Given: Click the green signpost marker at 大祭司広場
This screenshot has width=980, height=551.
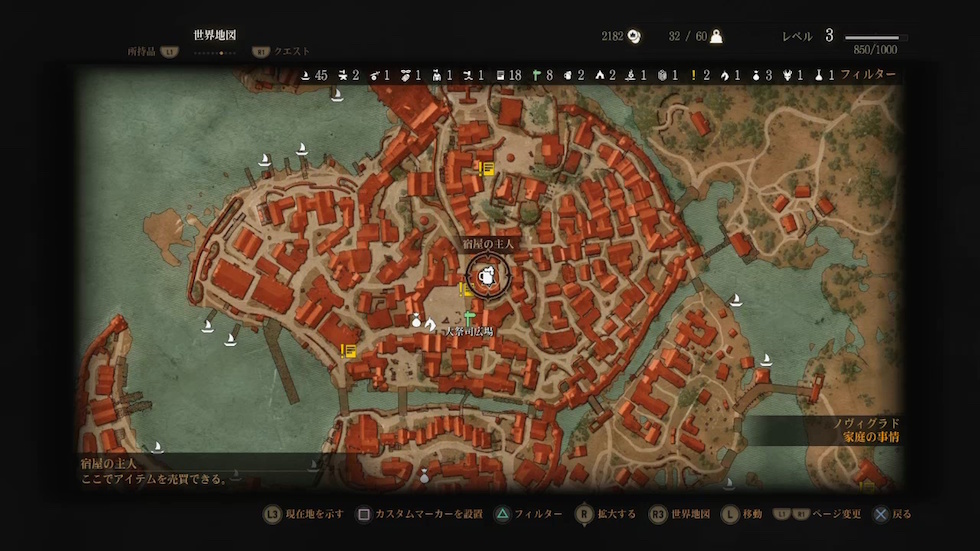Looking at the screenshot, I should pyautogui.click(x=468, y=318).
